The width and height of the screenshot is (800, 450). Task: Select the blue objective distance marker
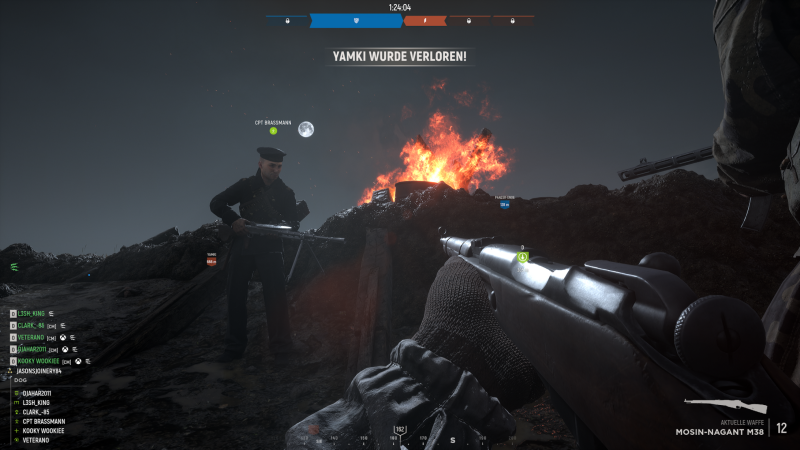(x=504, y=202)
